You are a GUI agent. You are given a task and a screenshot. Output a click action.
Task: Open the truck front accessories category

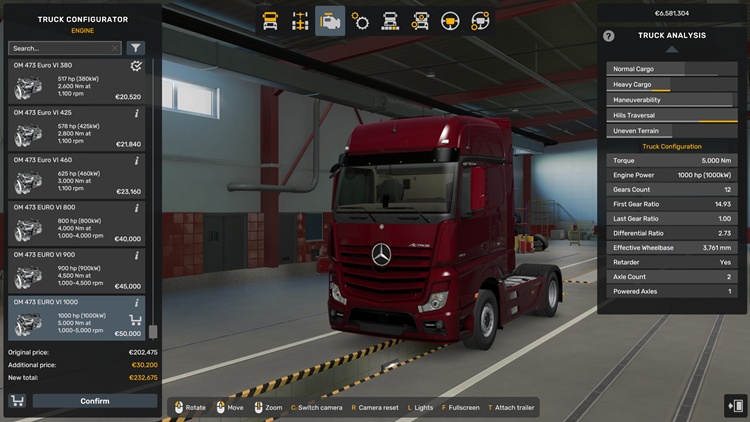tap(390, 21)
